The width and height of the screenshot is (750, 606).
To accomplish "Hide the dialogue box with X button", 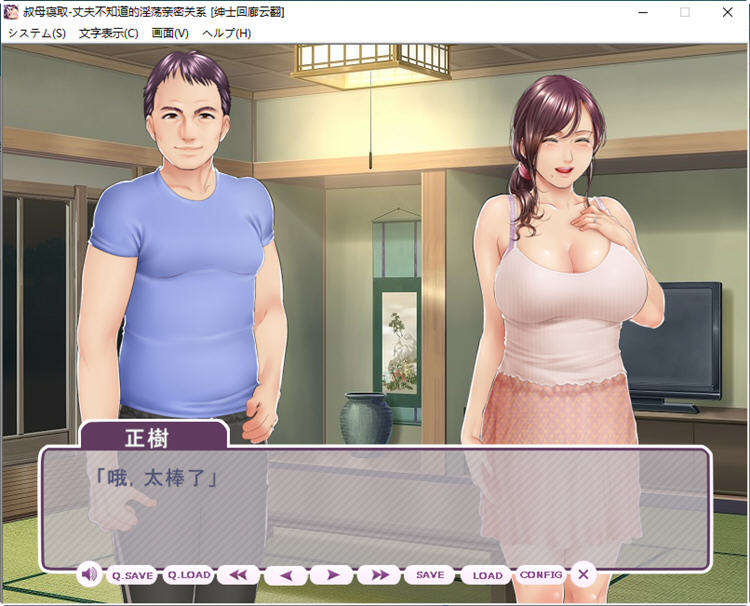I will pos(583,574).
